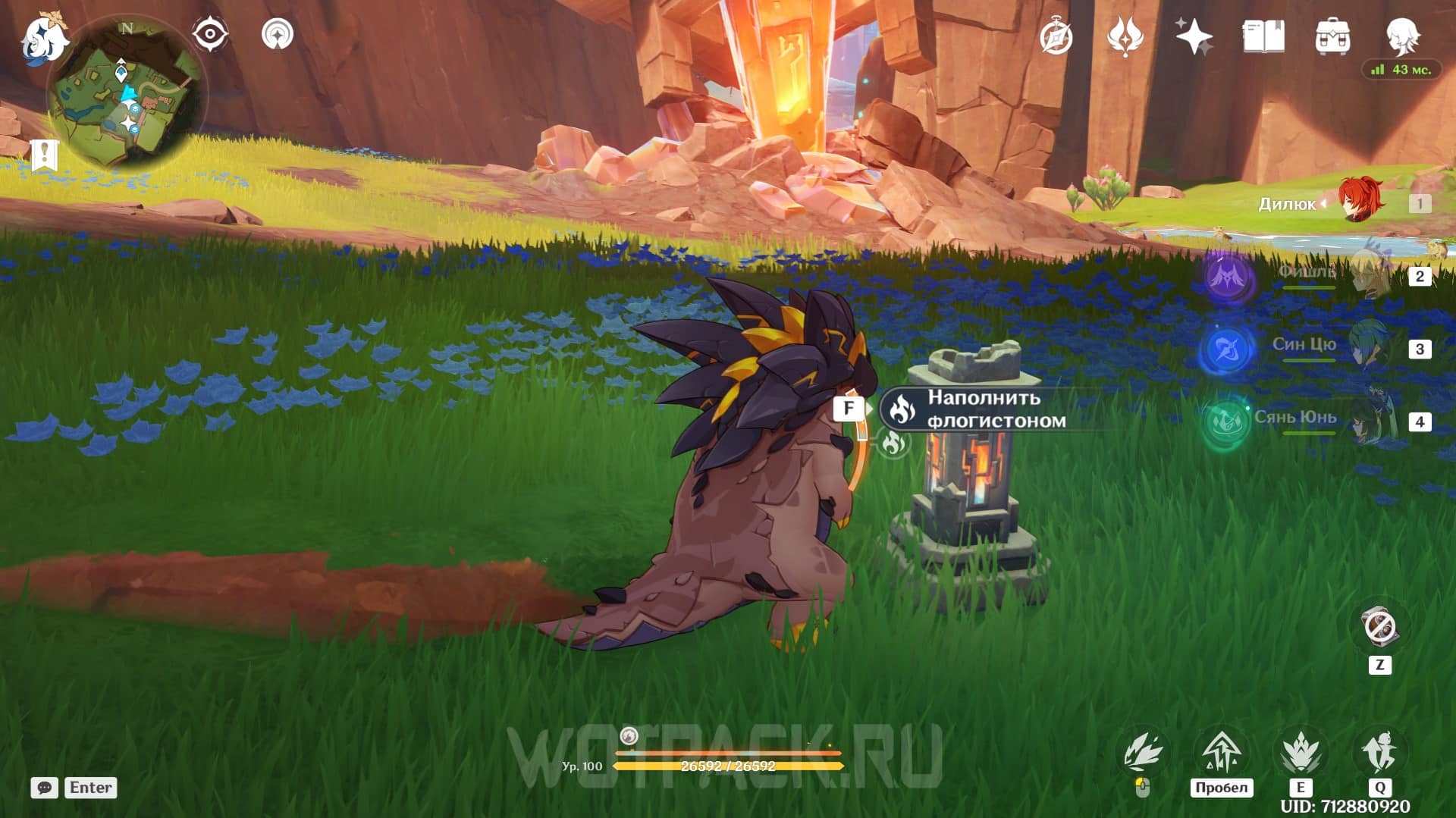This screenshot has width=1456, height=818.
Task: Open the Paimon menu icon
Action: 43,39
